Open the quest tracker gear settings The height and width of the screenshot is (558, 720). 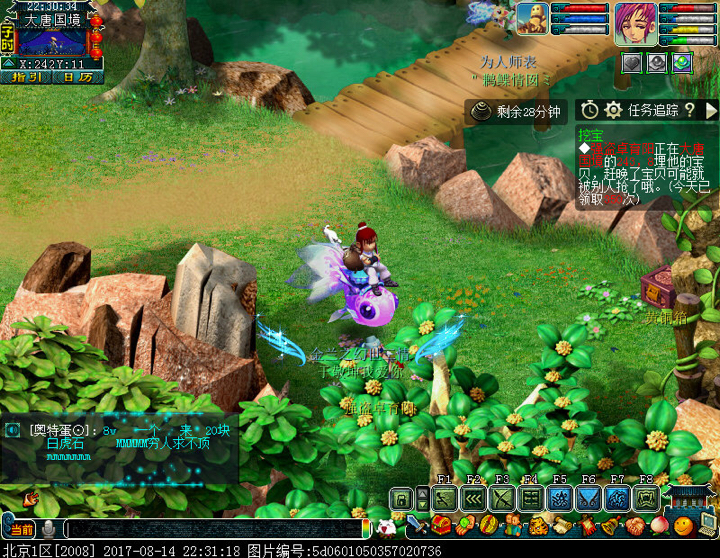[x=613, y=110]
